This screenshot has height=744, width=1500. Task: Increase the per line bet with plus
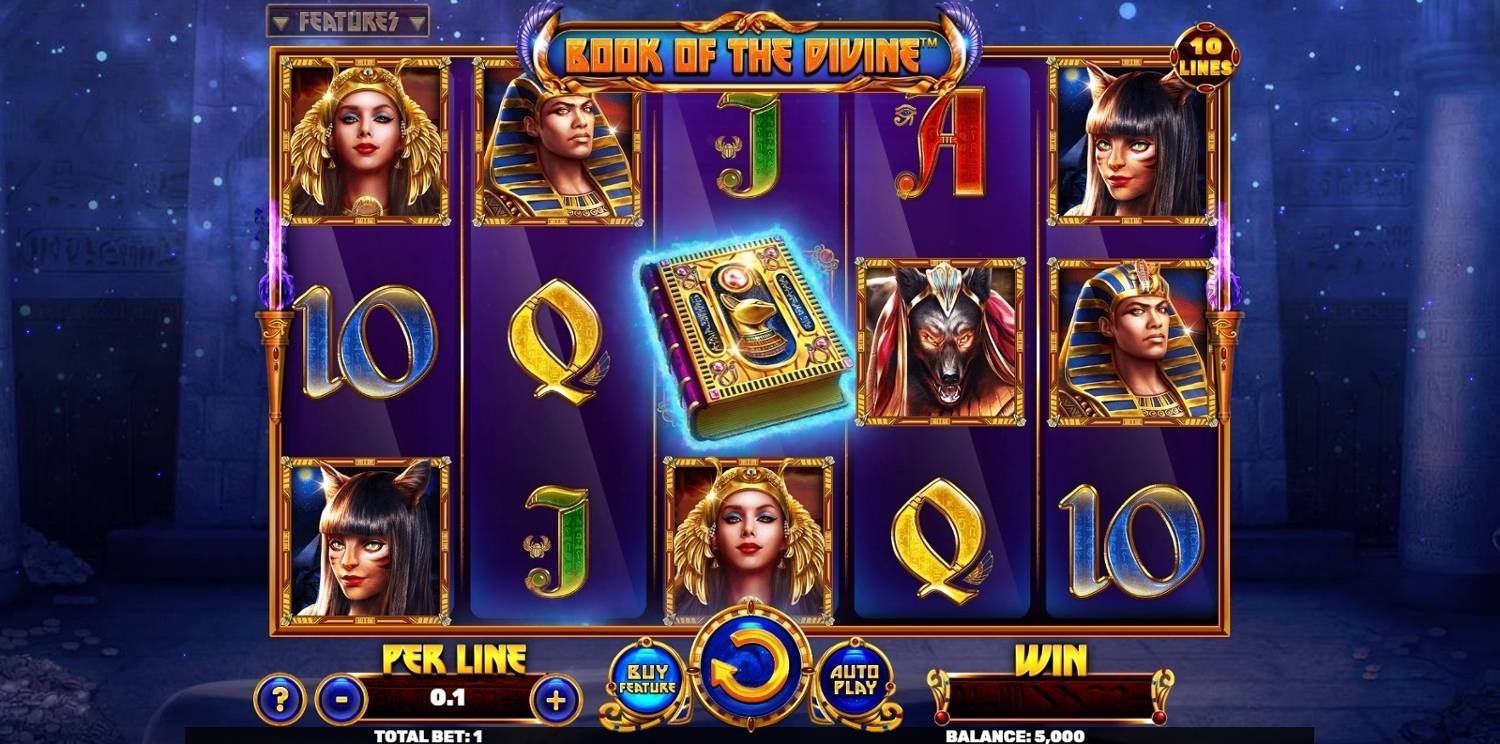click(x=557, y=698)
